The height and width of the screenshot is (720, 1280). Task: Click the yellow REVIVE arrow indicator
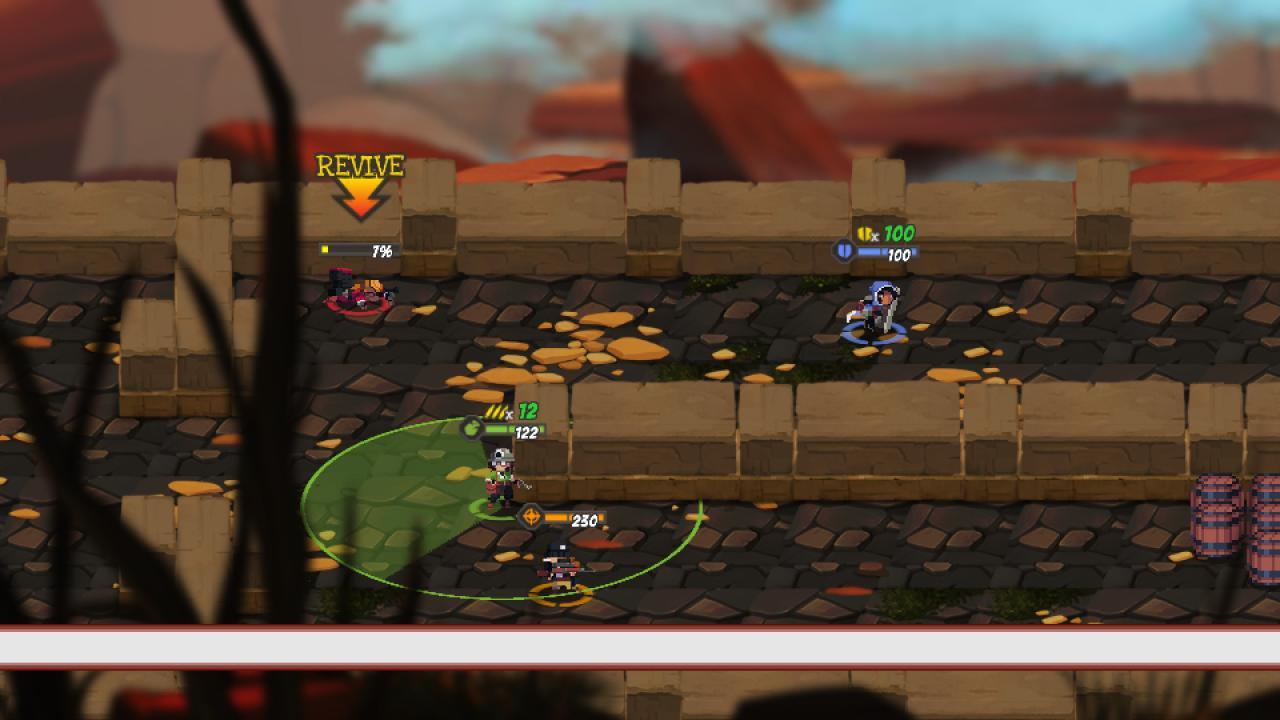[x=359, y=200]
